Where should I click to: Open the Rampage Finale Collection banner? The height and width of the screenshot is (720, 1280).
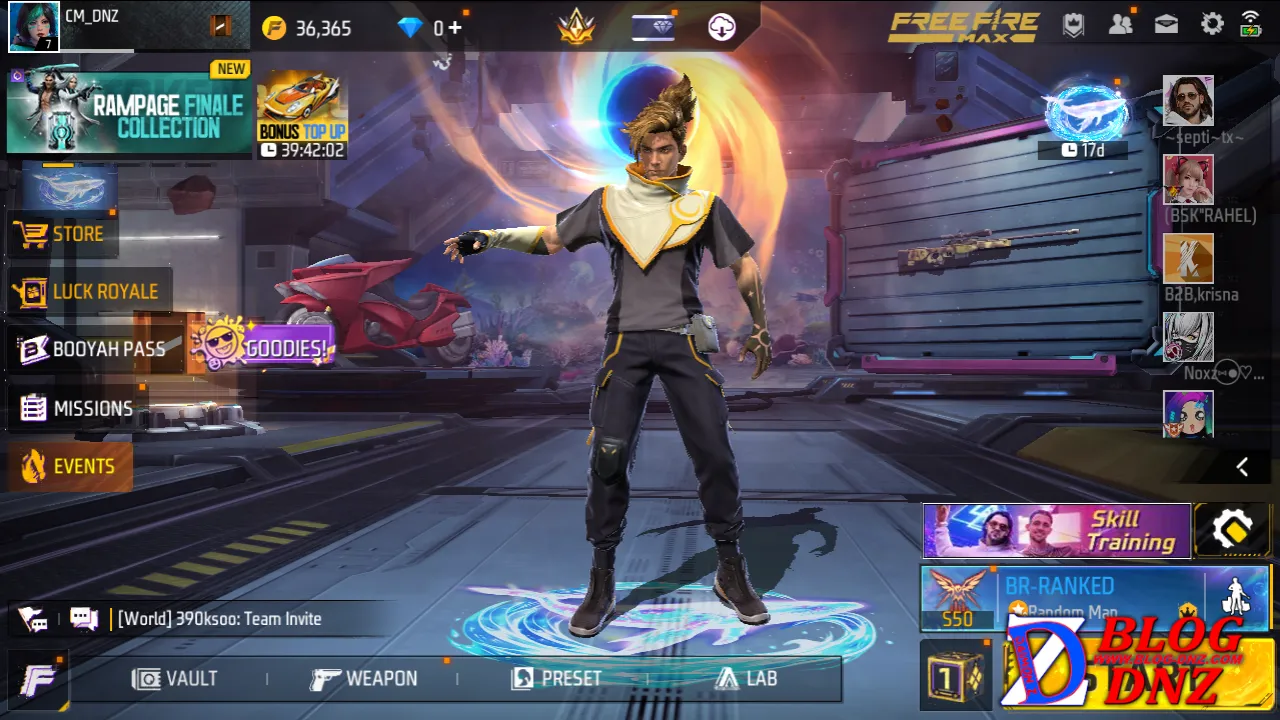[x=128, y=114]
